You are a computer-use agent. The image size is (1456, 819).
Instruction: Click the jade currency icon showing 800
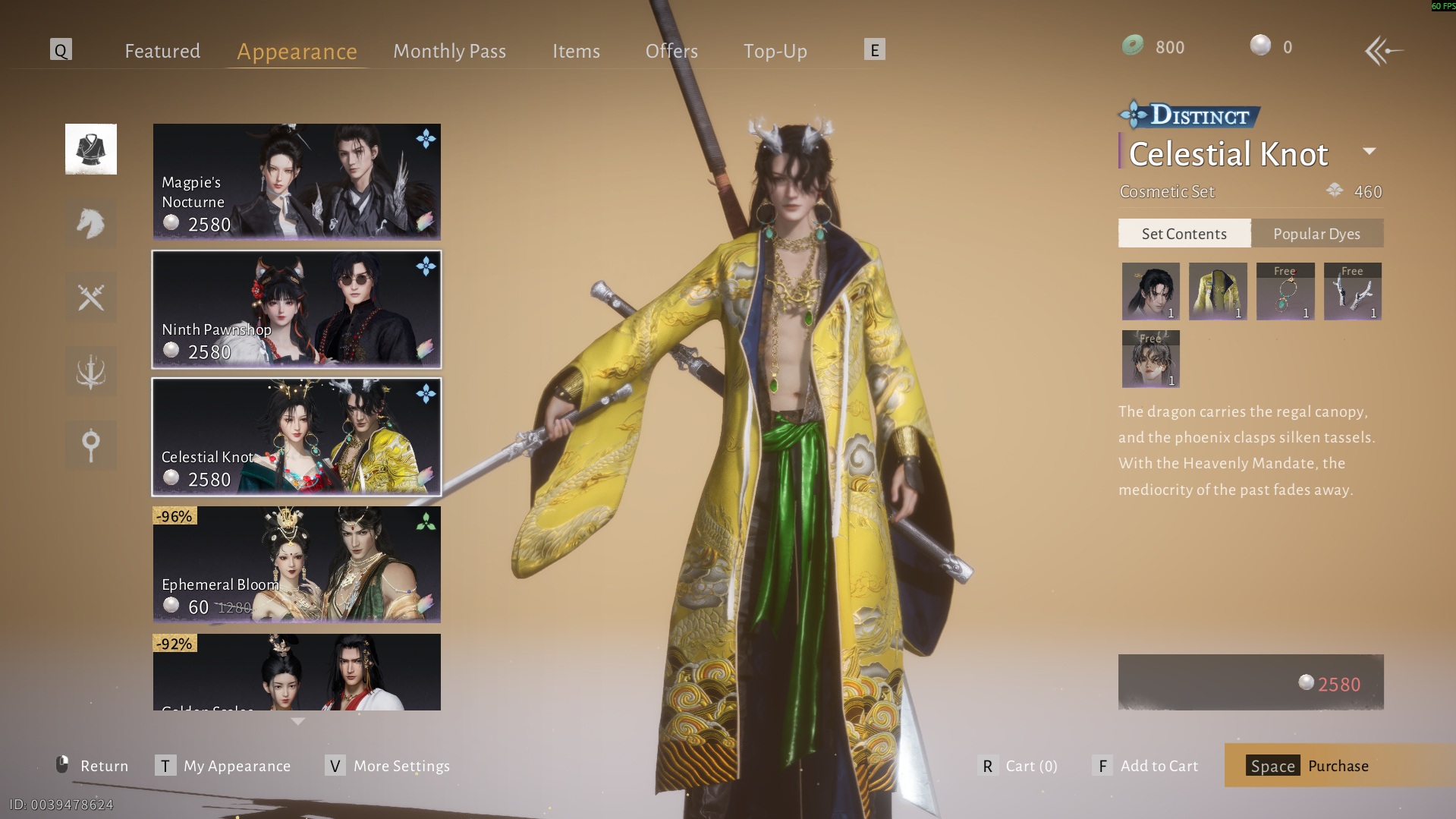pos(1133,46)
